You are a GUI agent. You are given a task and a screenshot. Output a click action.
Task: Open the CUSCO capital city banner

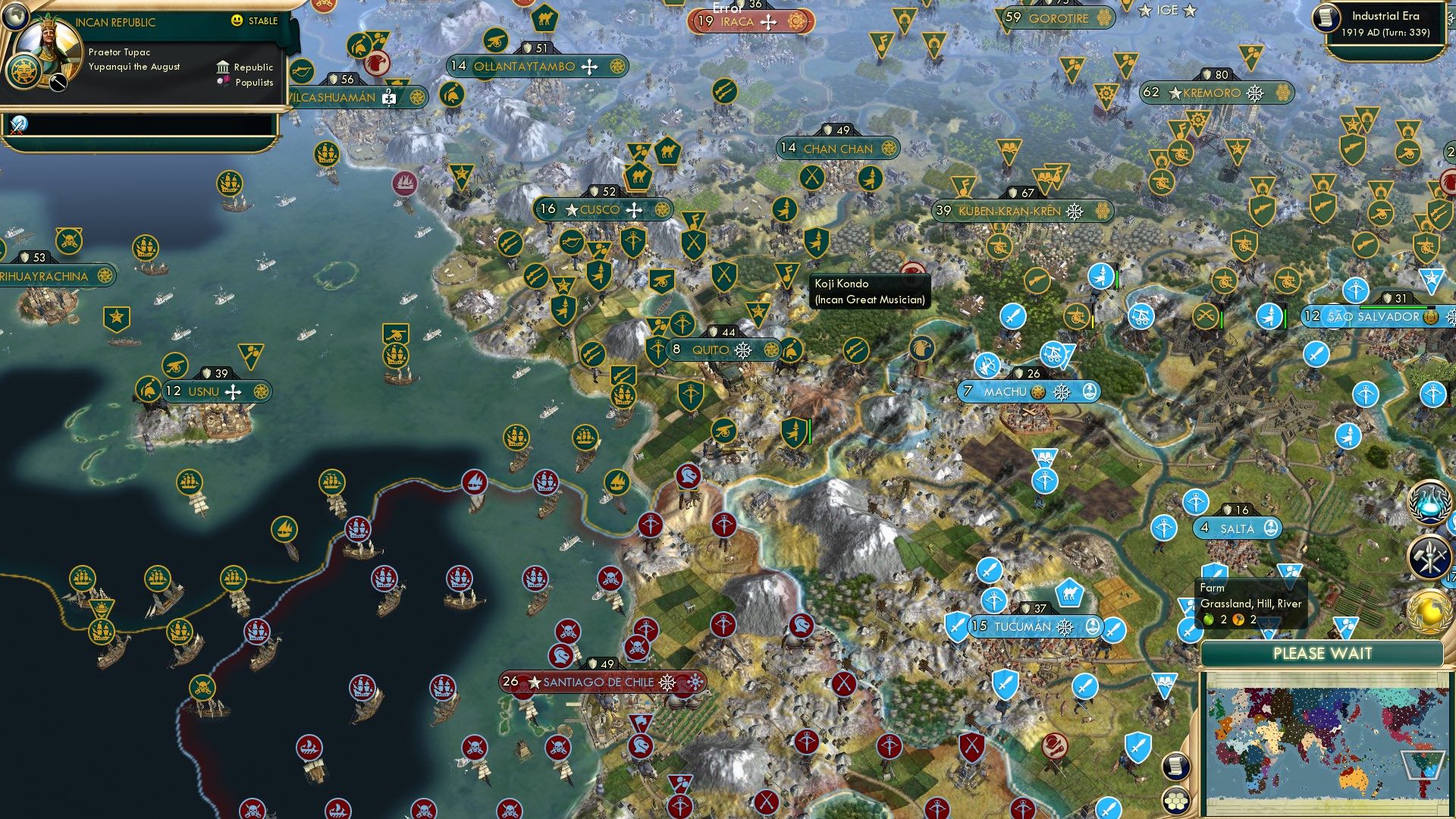tap(601, 210)
